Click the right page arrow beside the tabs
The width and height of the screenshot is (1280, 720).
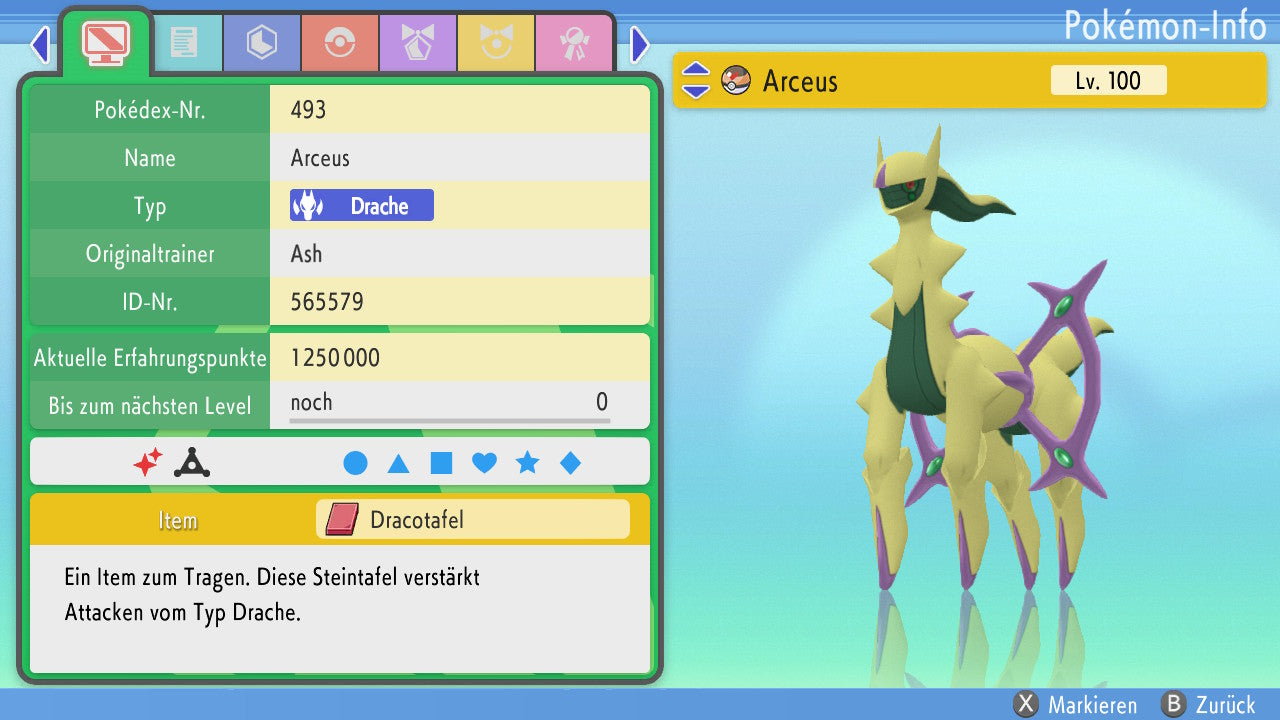640,45
